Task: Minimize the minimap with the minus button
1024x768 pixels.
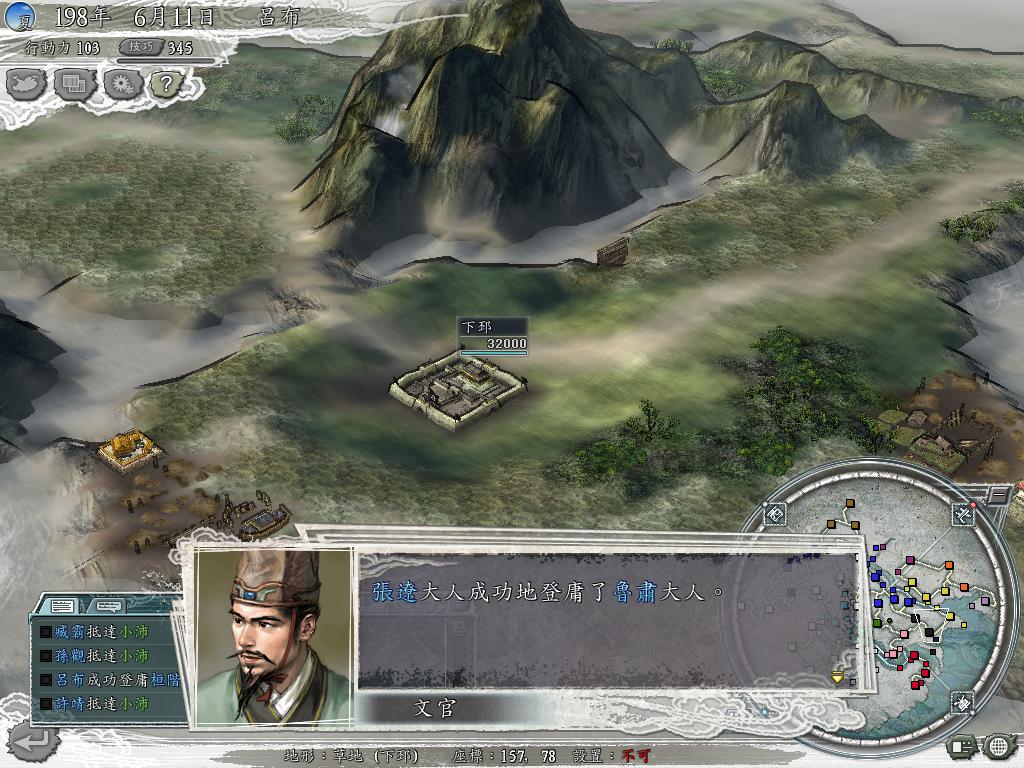Action: tap(998, 494)
